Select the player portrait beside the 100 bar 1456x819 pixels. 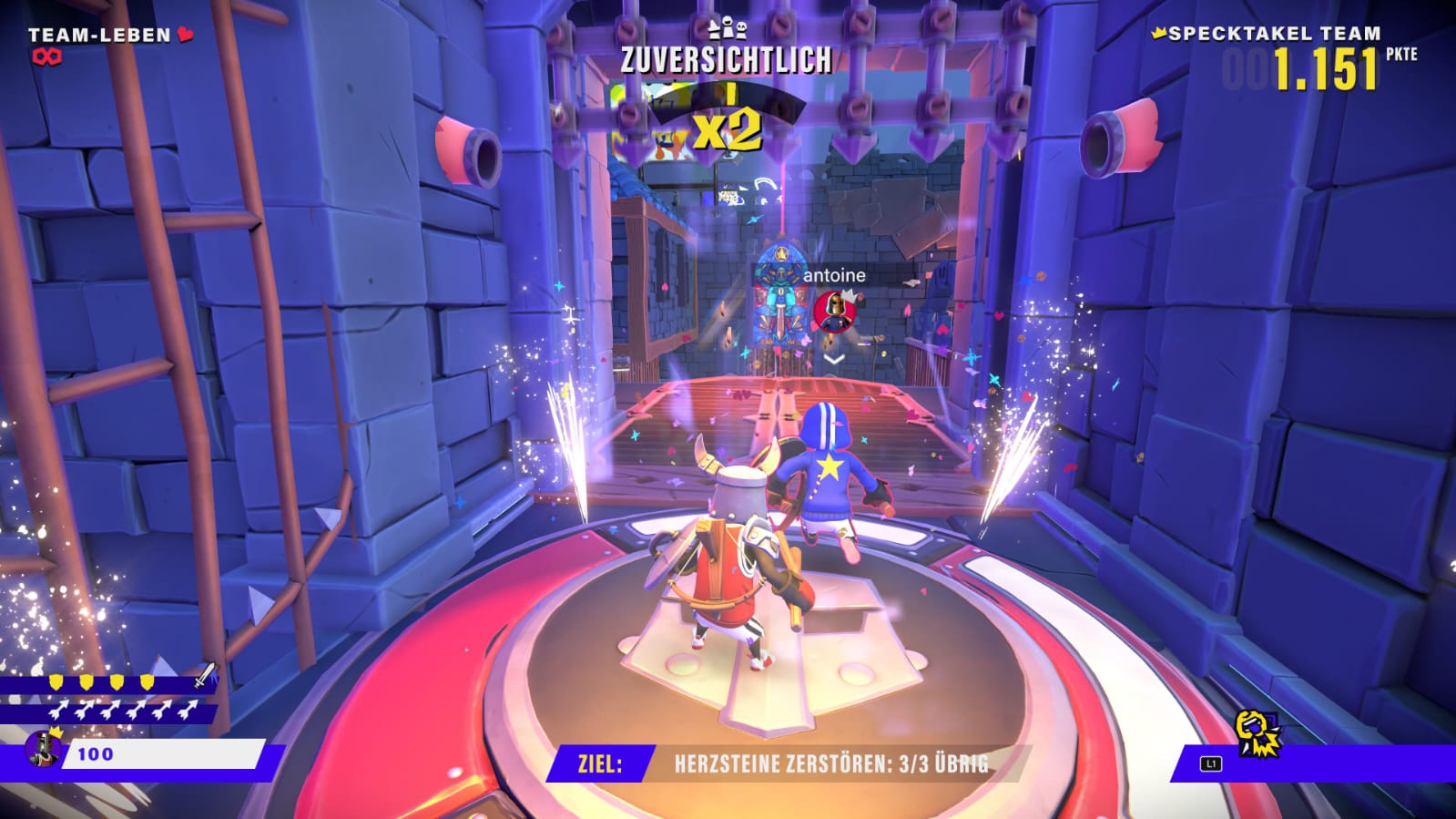click(x=41, y=749)
